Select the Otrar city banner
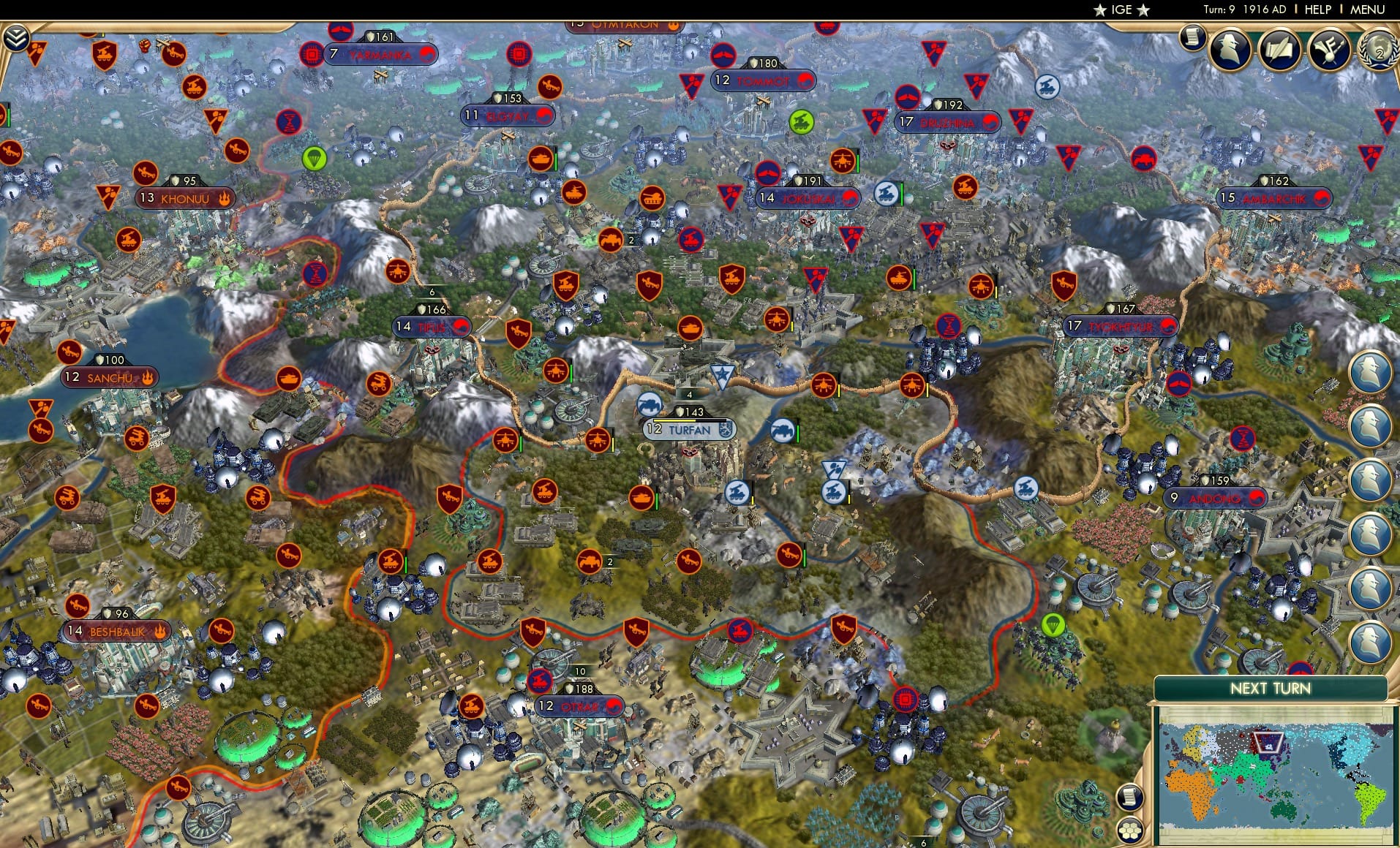1400x848 pixels. point(579,706)
